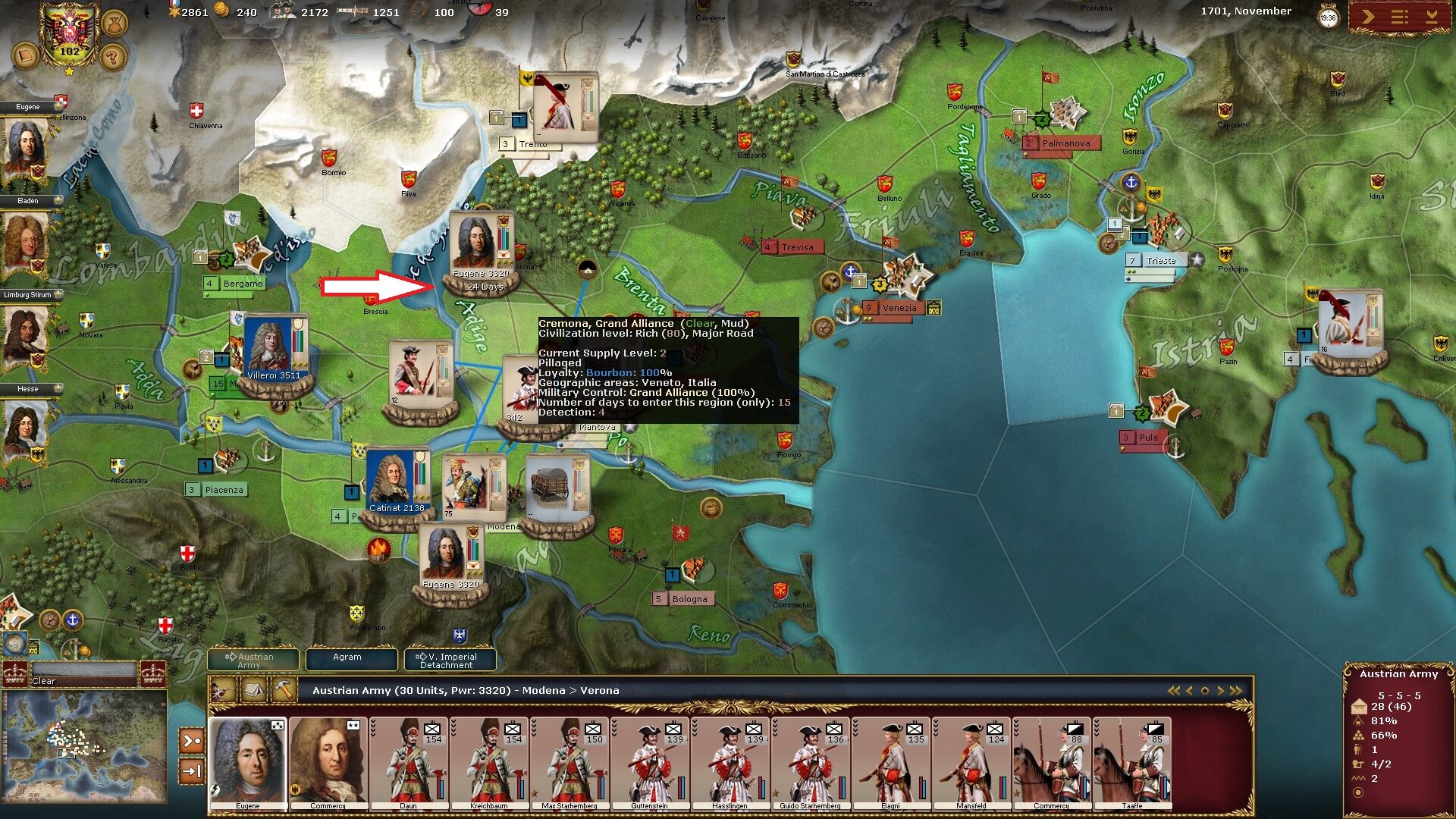Image resolution: width=1456 pixels, height=819 pixels.
Task: Open the tent posture orders button
Action: (252, 690)
